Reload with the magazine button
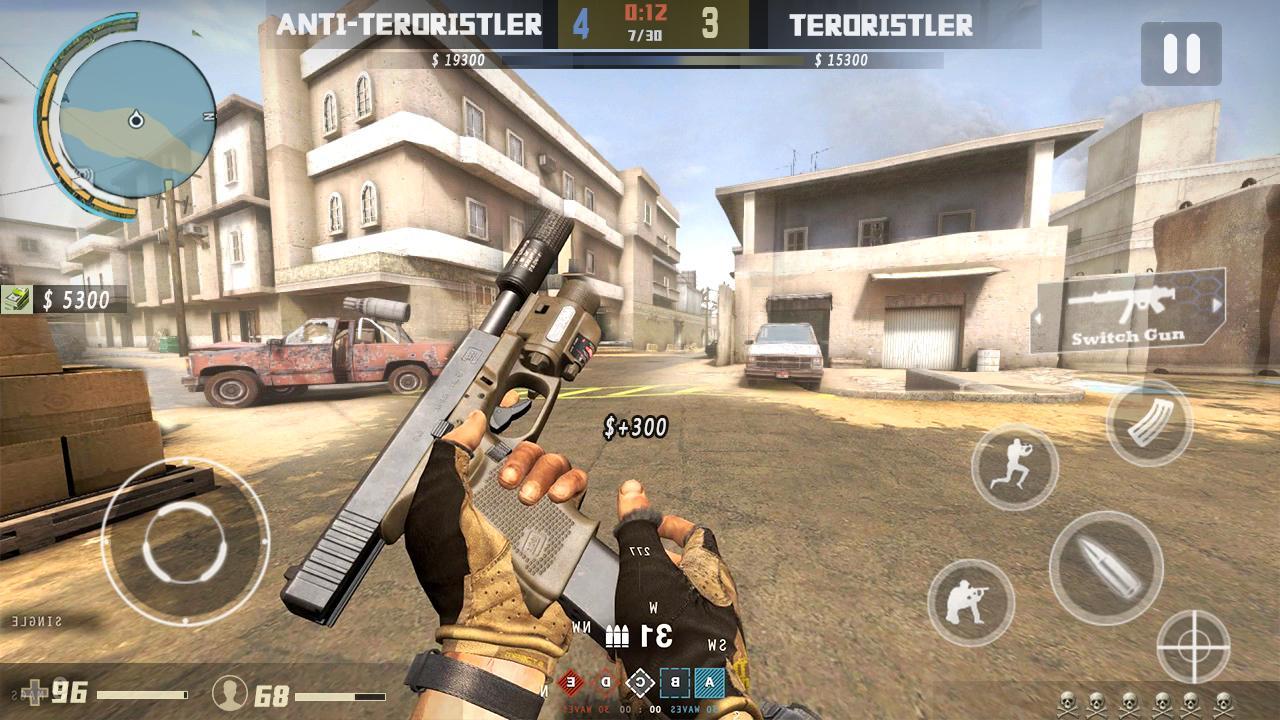Viewport: 1280px width, 720px height. pyautogui.click(x=1149, y=424)
